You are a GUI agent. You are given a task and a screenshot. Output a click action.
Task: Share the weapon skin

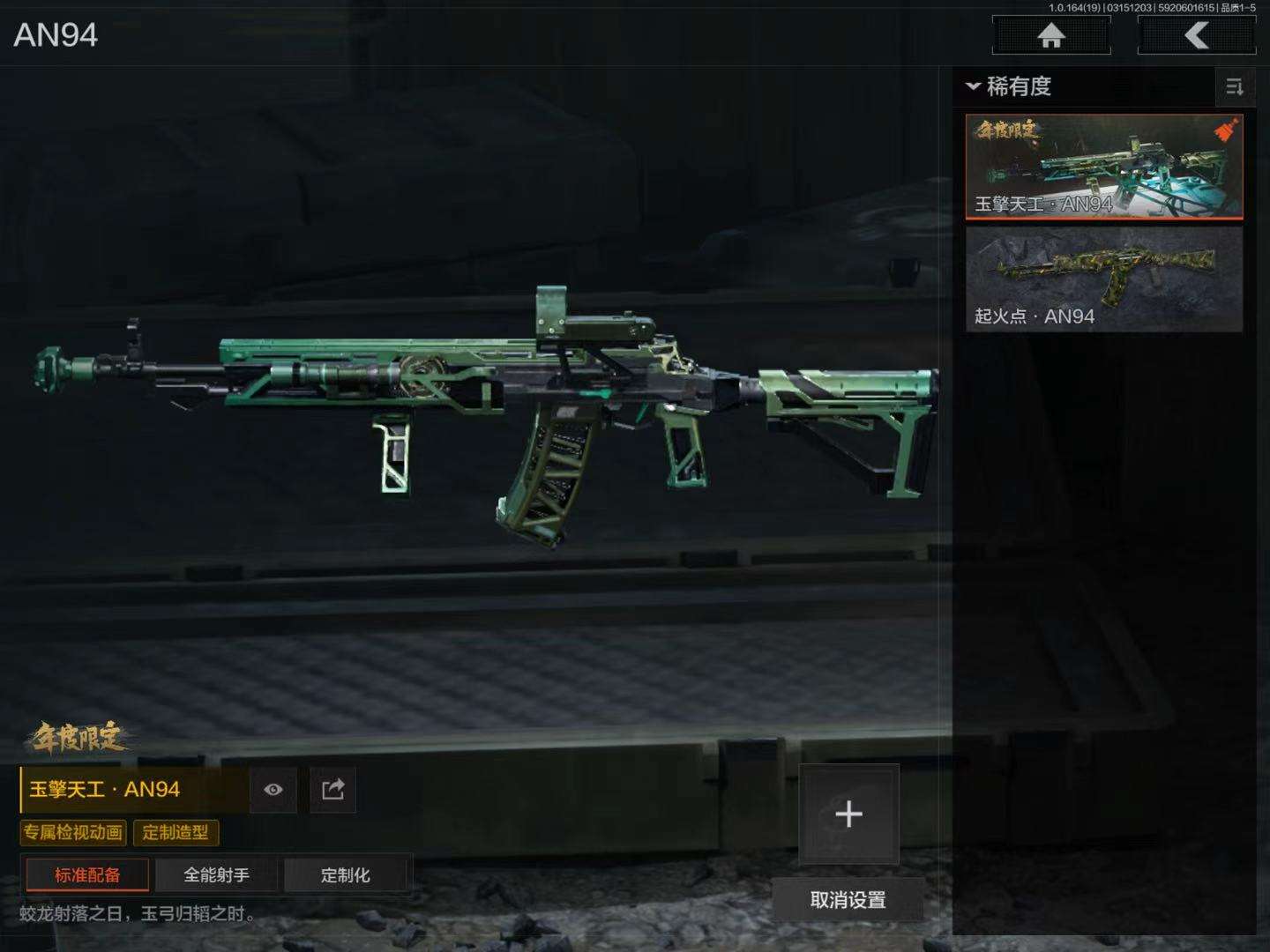coord(332,789)
